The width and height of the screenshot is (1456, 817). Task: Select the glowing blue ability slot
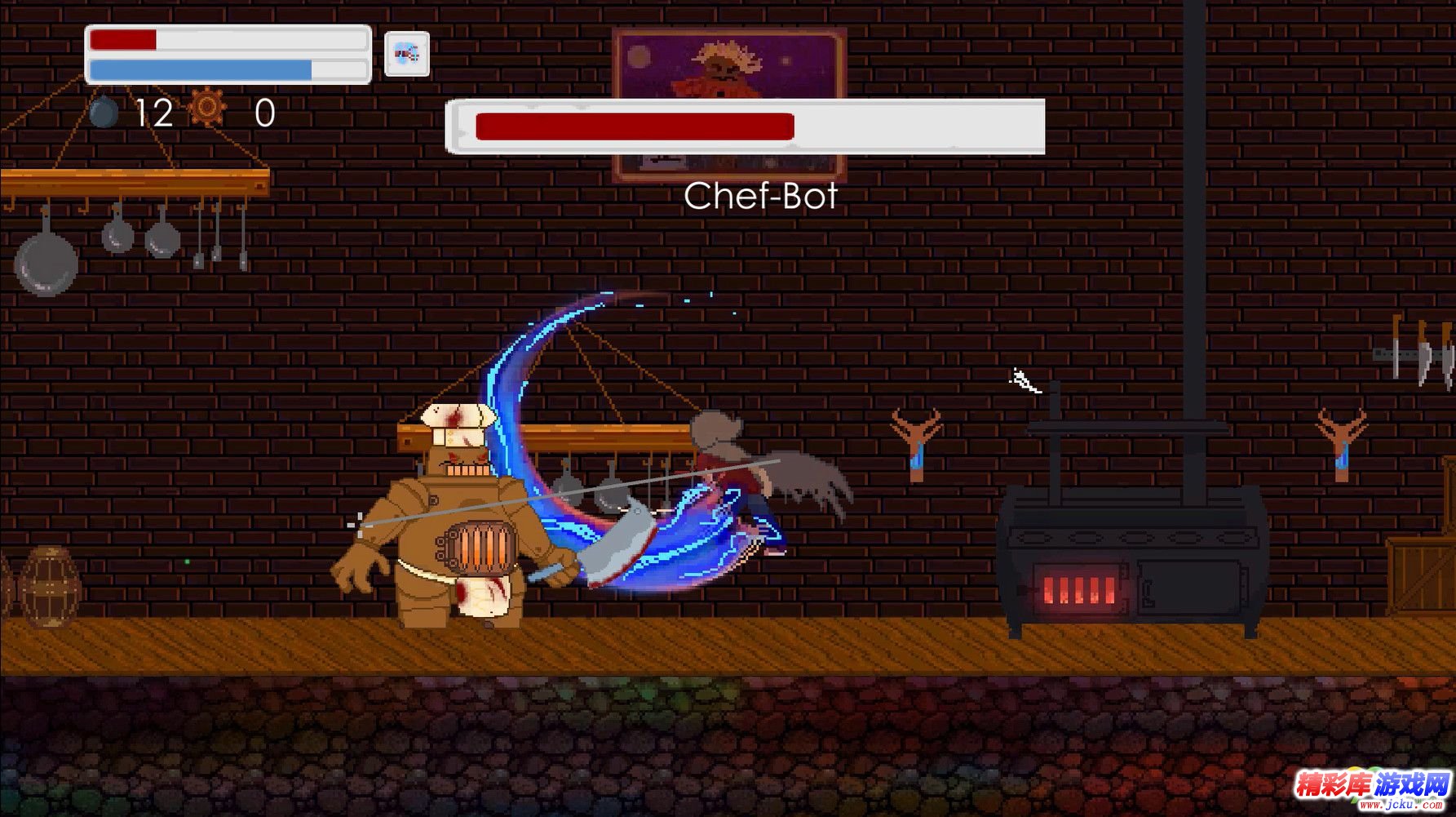click(406, 55)
